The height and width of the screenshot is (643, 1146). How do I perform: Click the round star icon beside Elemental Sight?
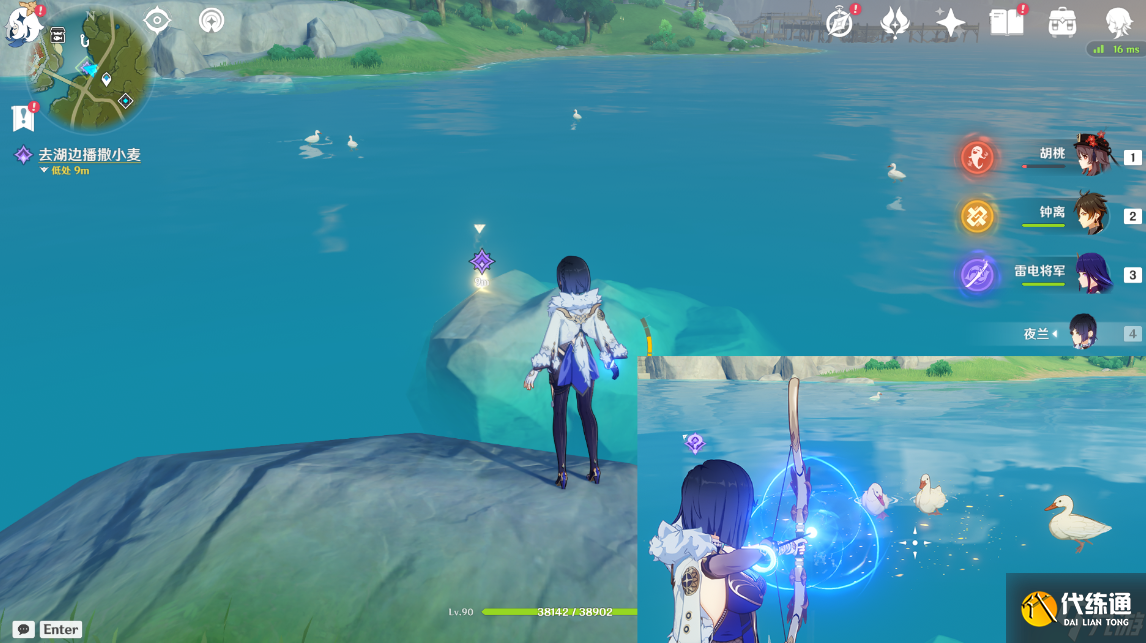[211, 20]
